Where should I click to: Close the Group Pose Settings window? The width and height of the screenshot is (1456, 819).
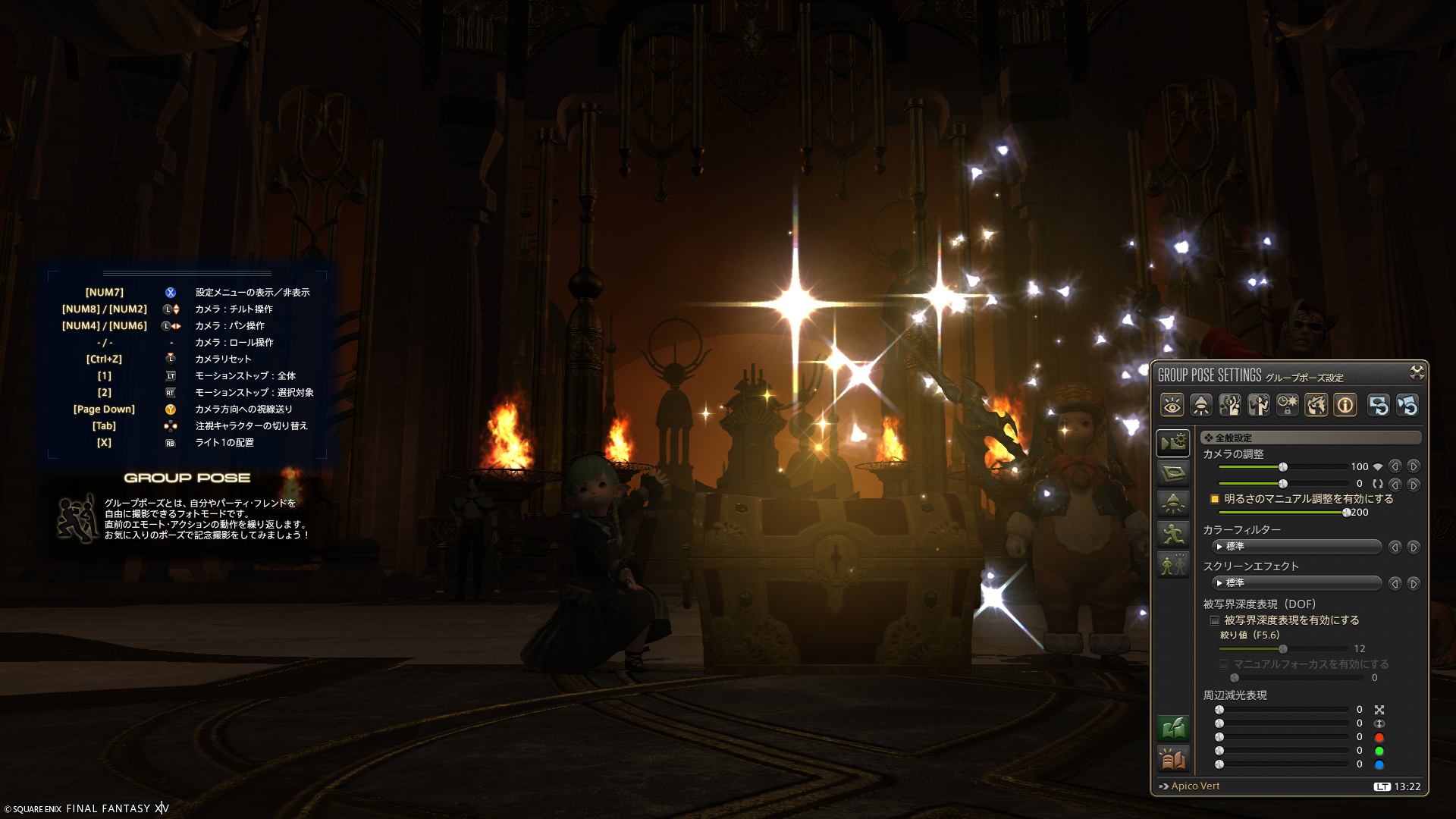pyautogui.click(x=1417, y=372)
